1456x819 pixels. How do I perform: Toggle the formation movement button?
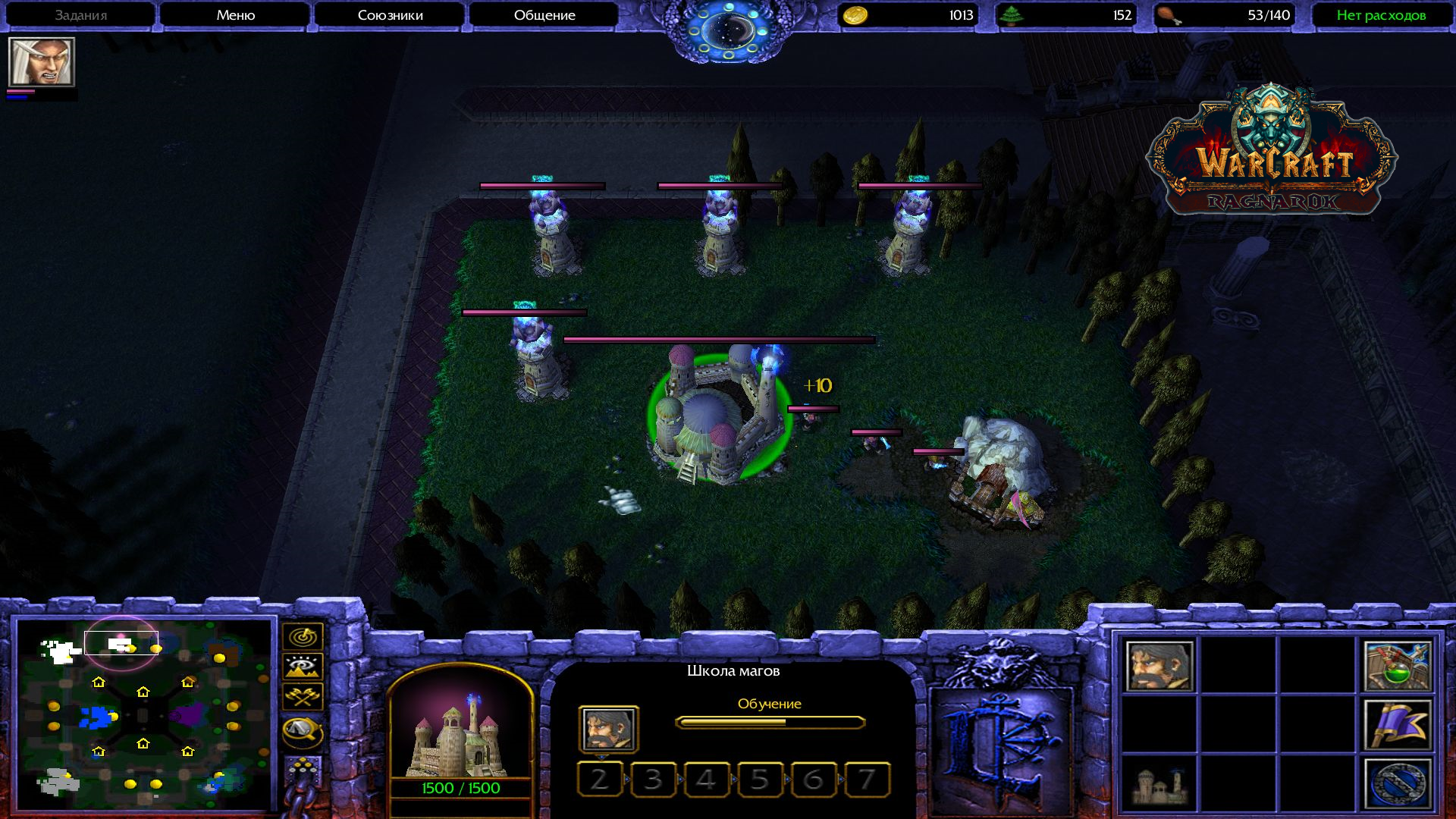coord(303,771)
